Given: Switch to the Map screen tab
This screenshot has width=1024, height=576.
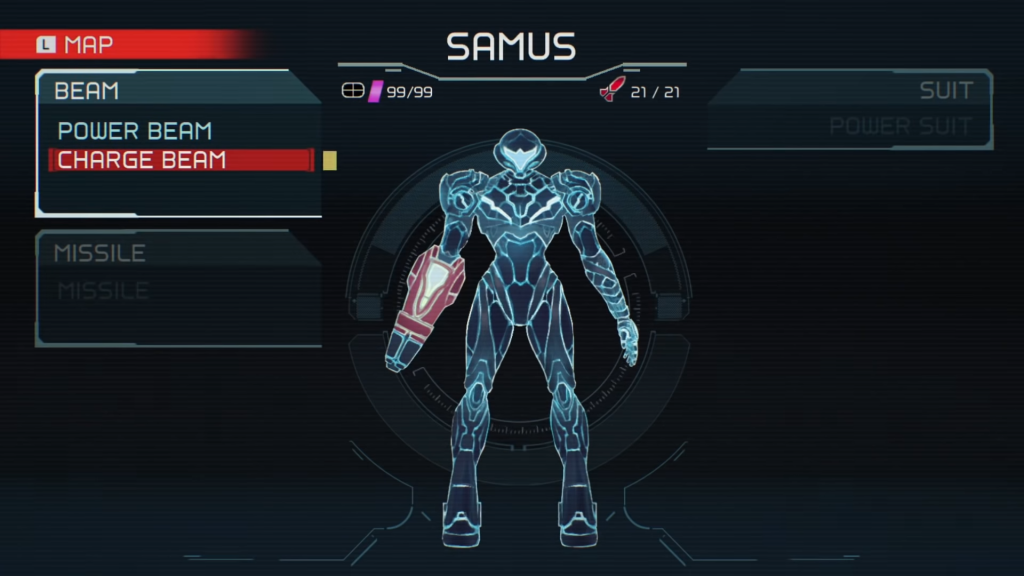Looking at the screenshot, I should pyautogui.click(x=76, y=45).
